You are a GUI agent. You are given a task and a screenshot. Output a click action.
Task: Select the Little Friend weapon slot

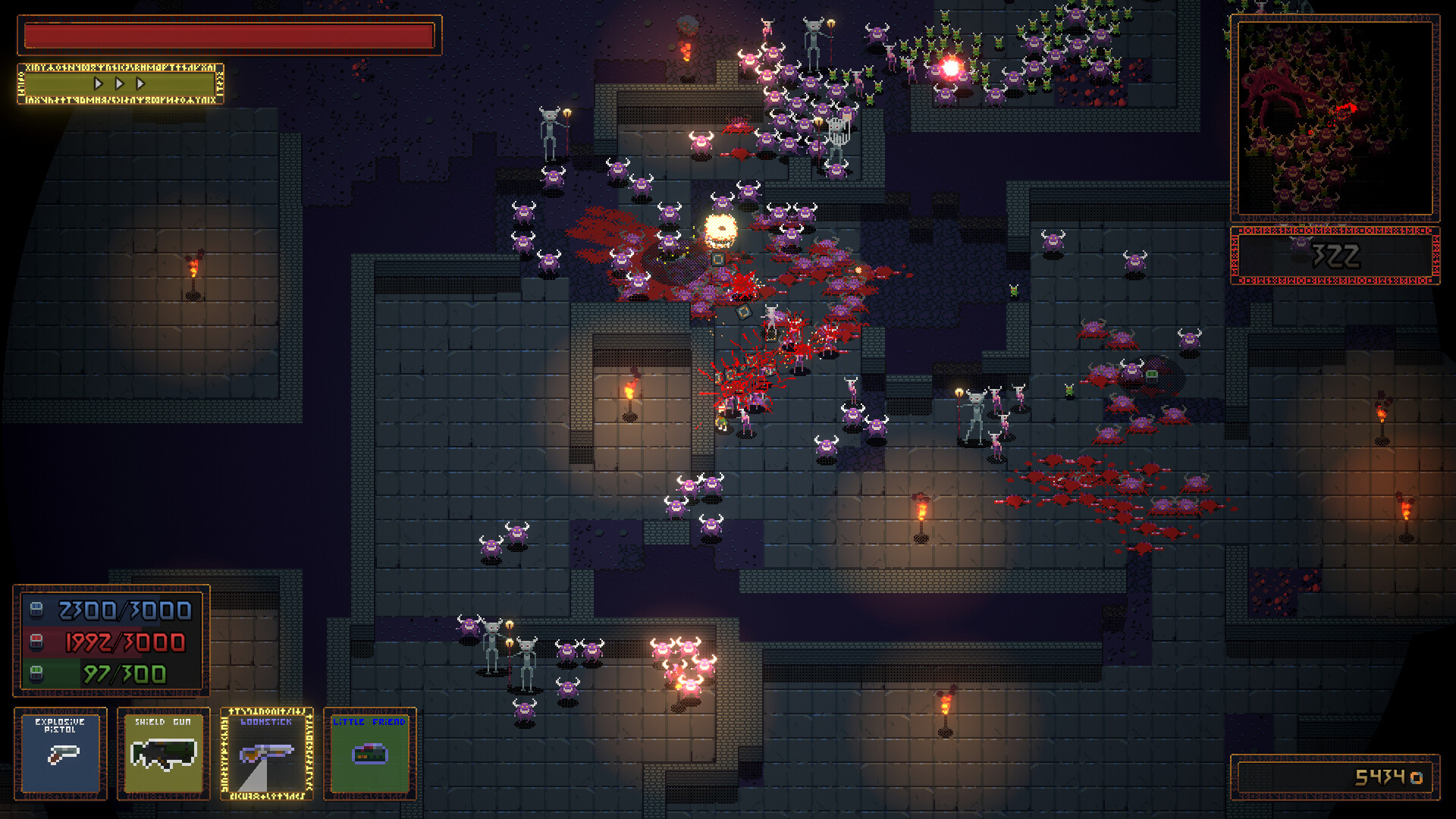(x=369, y=755)
